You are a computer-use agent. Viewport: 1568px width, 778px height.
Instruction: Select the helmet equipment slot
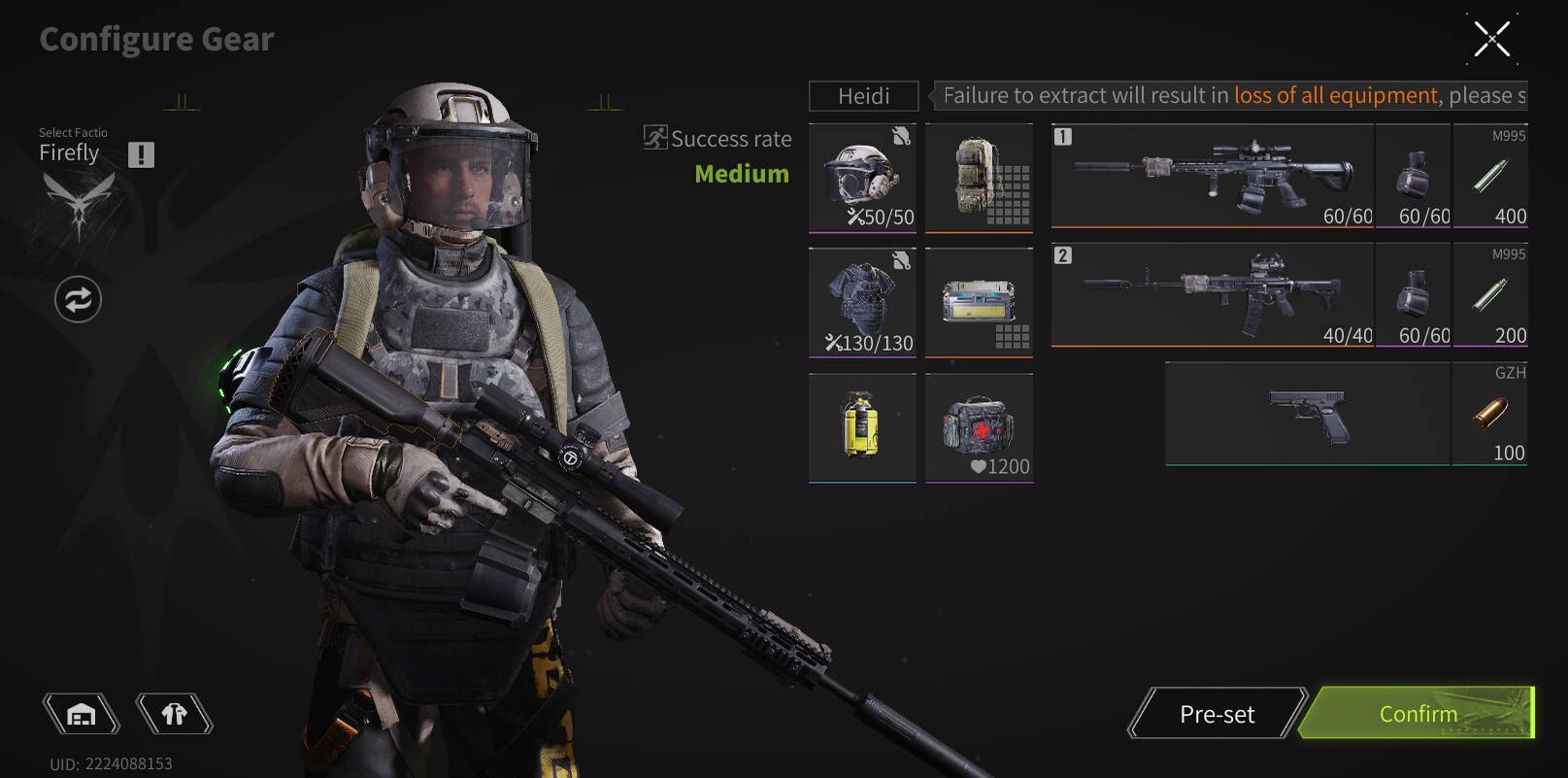point(862,178)
